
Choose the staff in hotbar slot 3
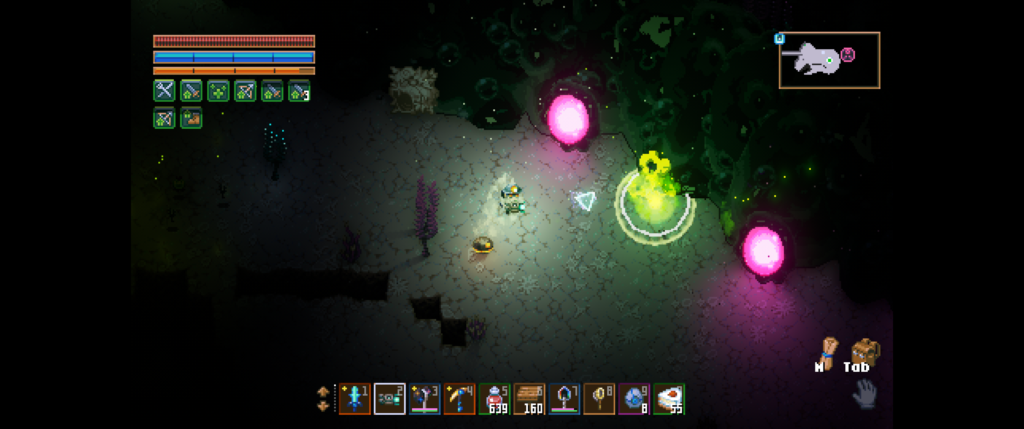point(424,399)
